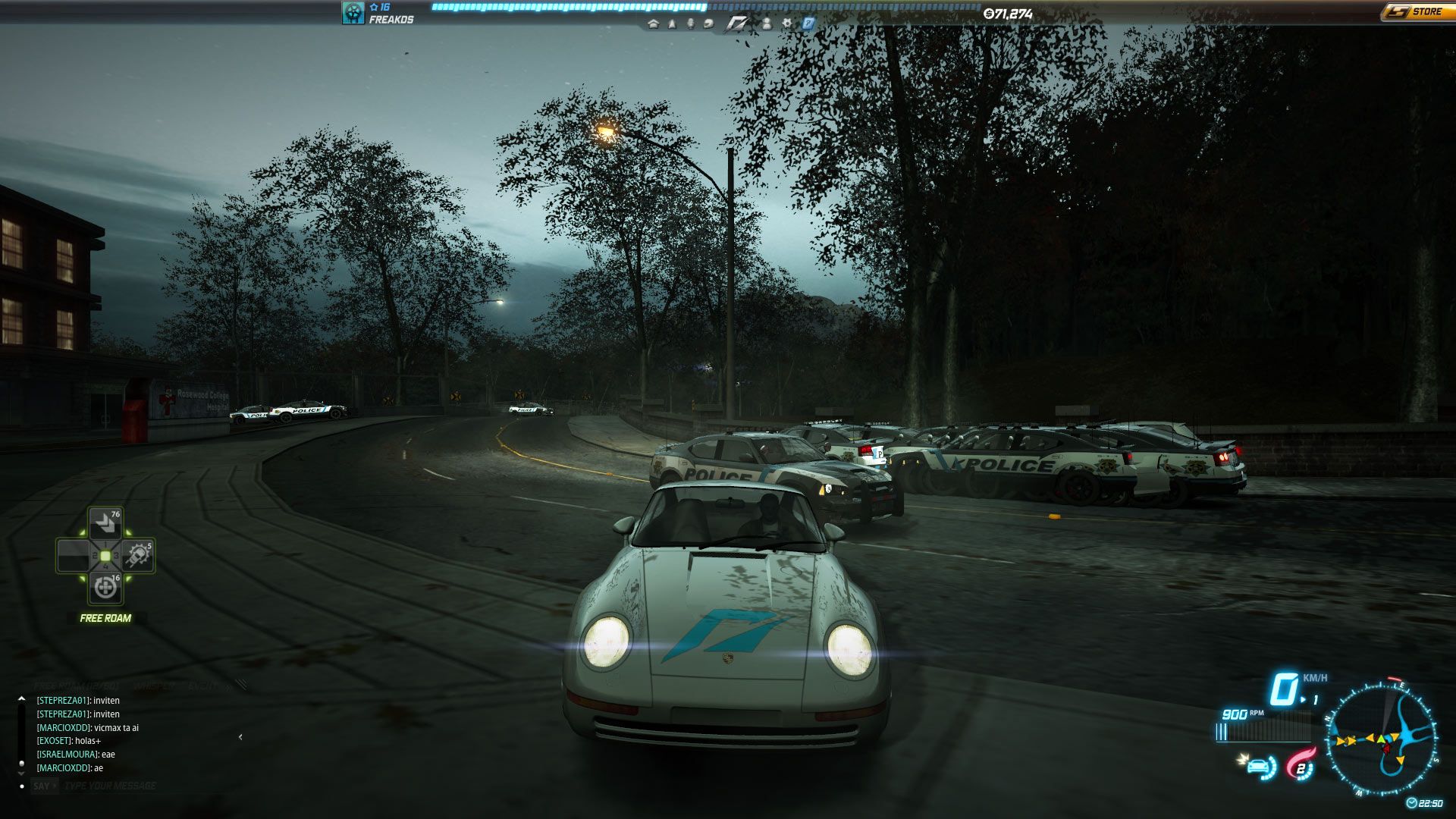The width and height of the screenshot is (1456, 819).
Task: Open the STORE button
Action: tap(1415, 12)
